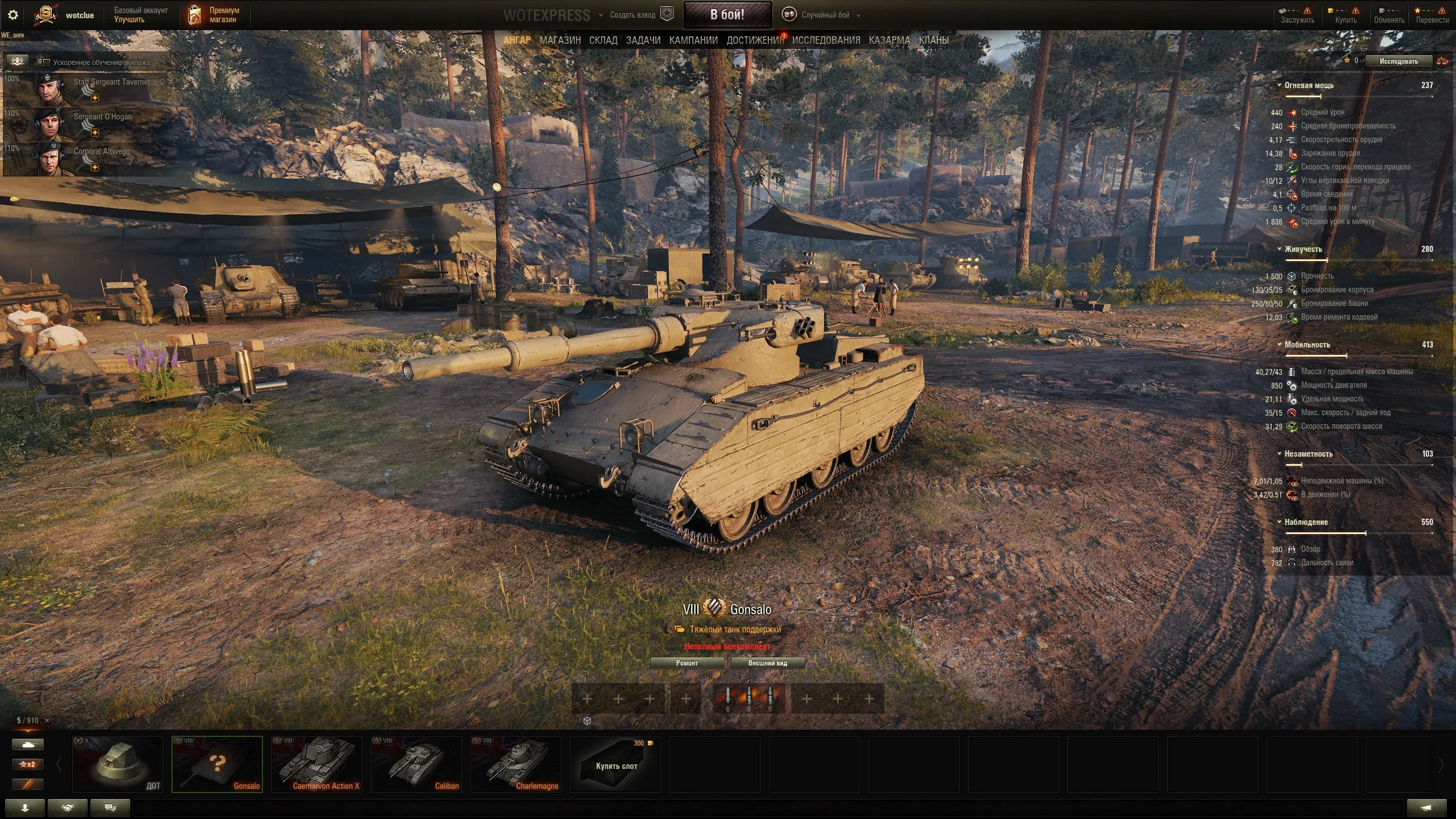Image resolution: width=1456 pixels, height=819 pixels.
Task: Buy a new slot via Купить слот
Action: 615,764
